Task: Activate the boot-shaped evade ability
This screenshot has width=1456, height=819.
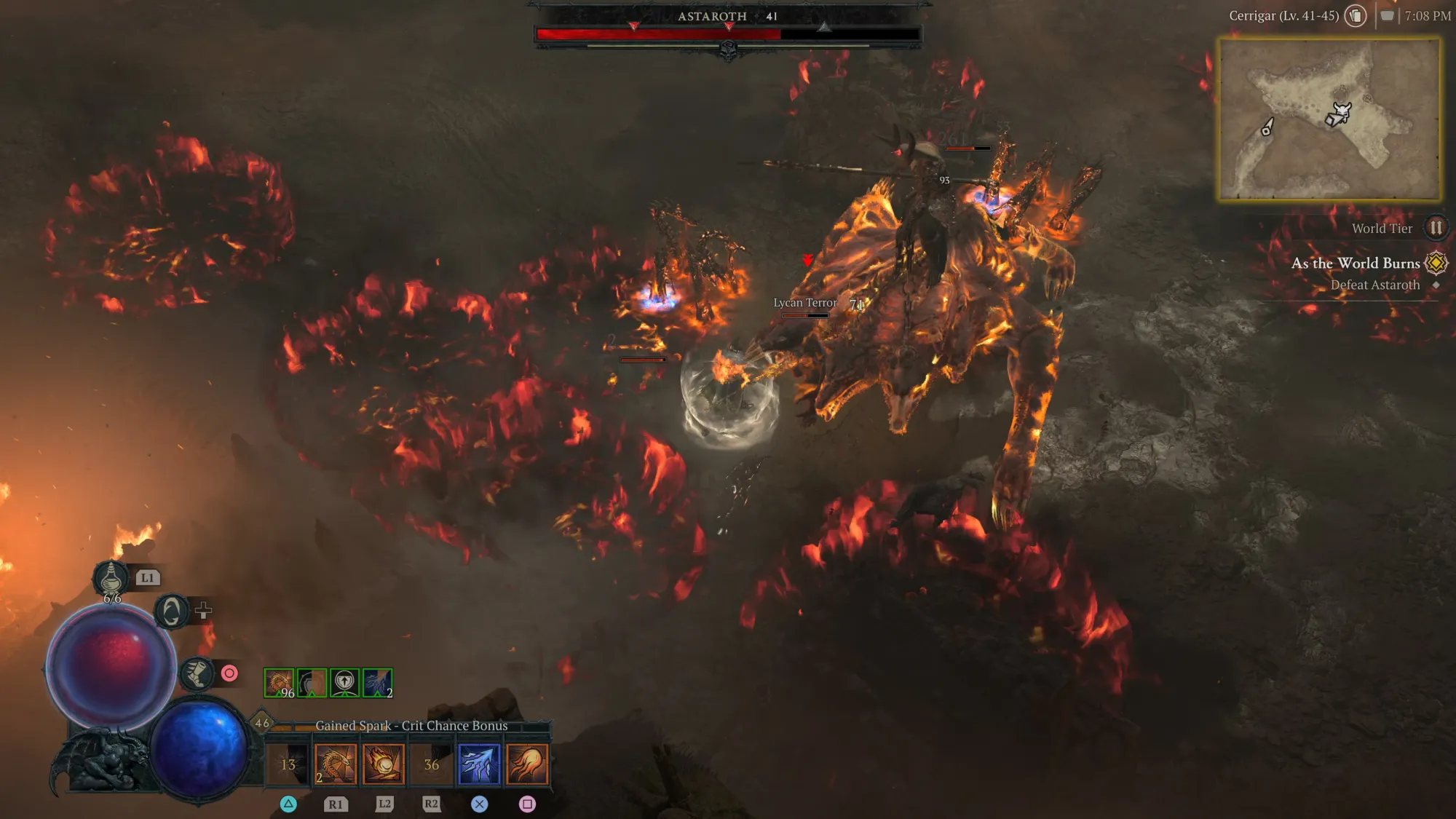Action: 197,673
